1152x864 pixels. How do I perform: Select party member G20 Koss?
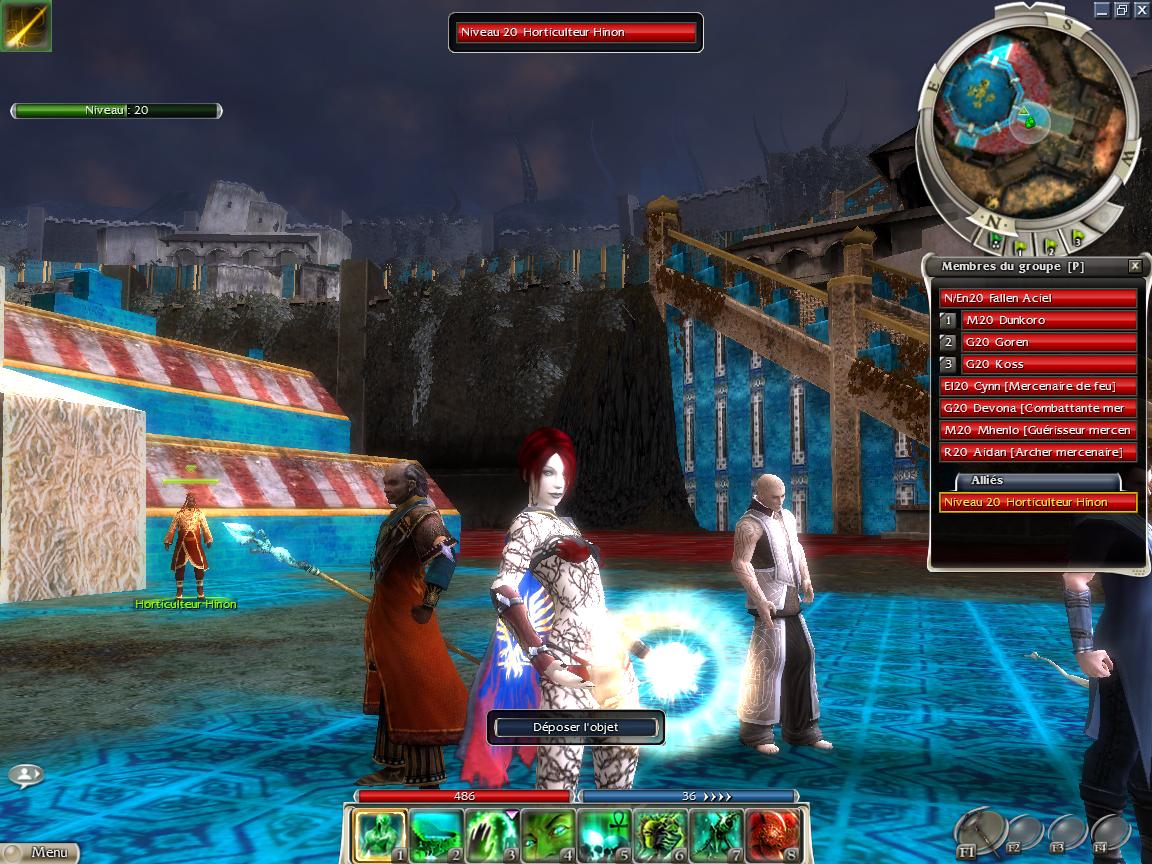(1049, 364)
